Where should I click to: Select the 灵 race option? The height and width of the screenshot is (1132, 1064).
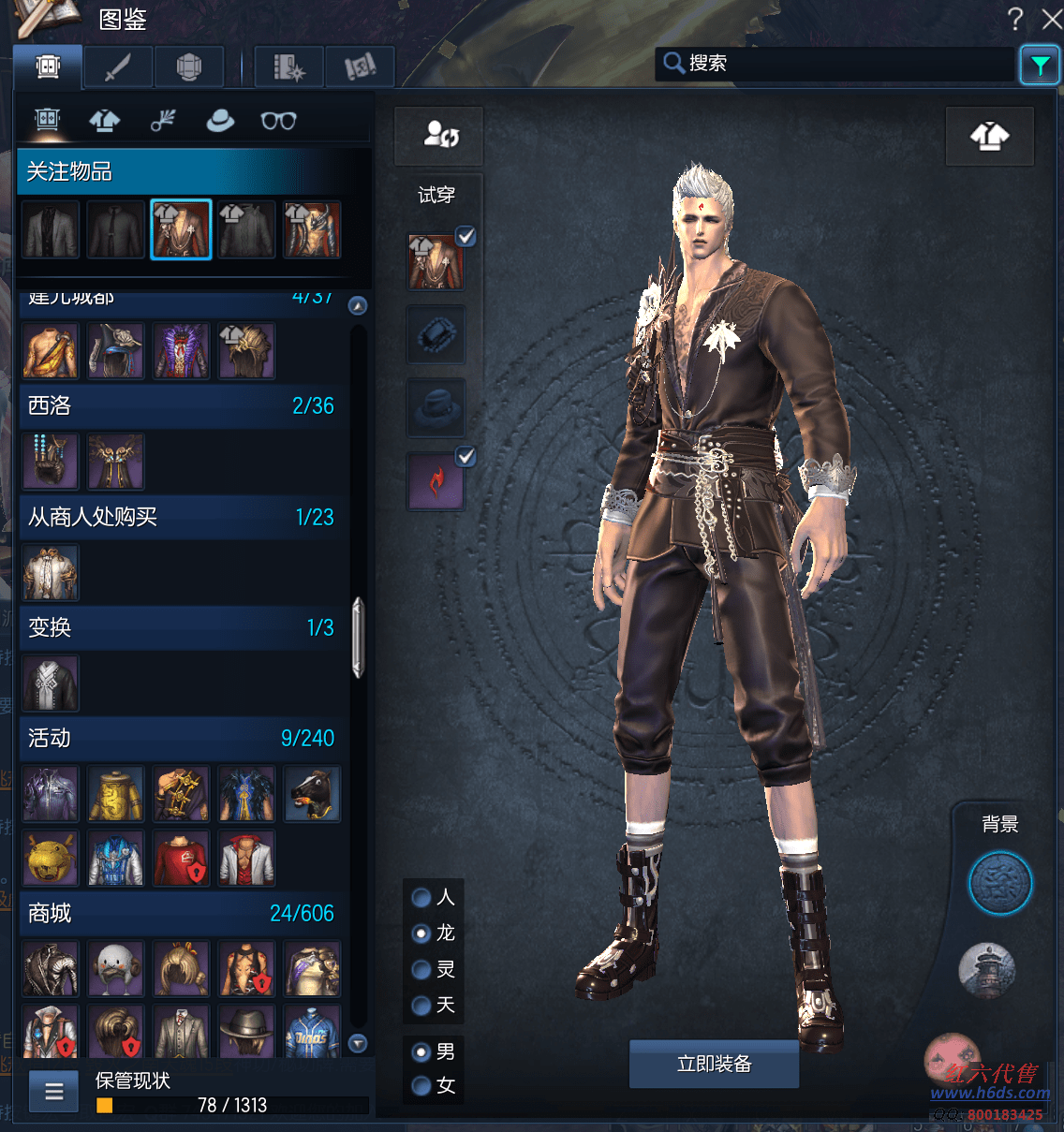click(422, 970)
